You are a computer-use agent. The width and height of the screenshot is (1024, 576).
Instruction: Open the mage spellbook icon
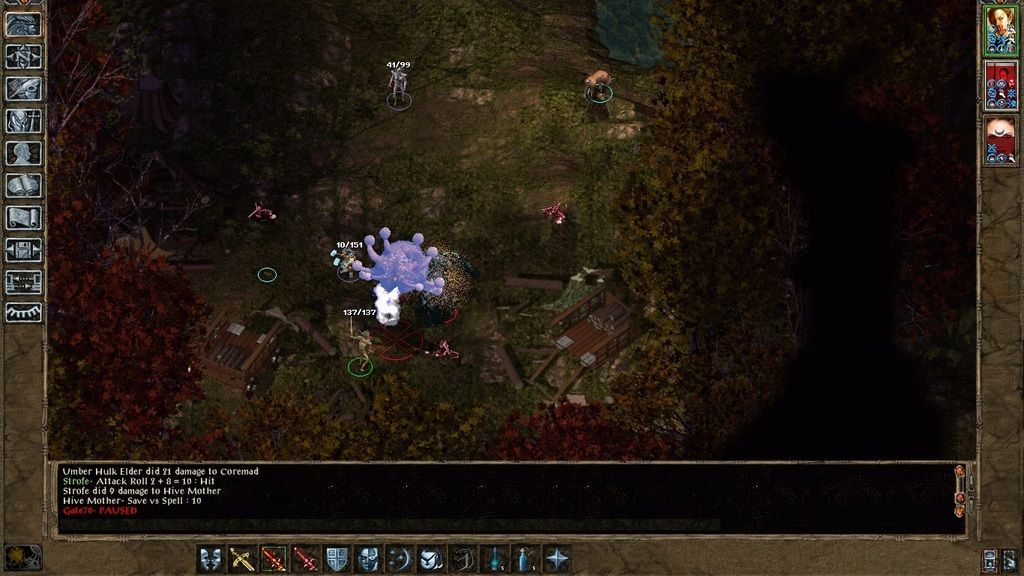pyautogui.click(x=23, y=186)
